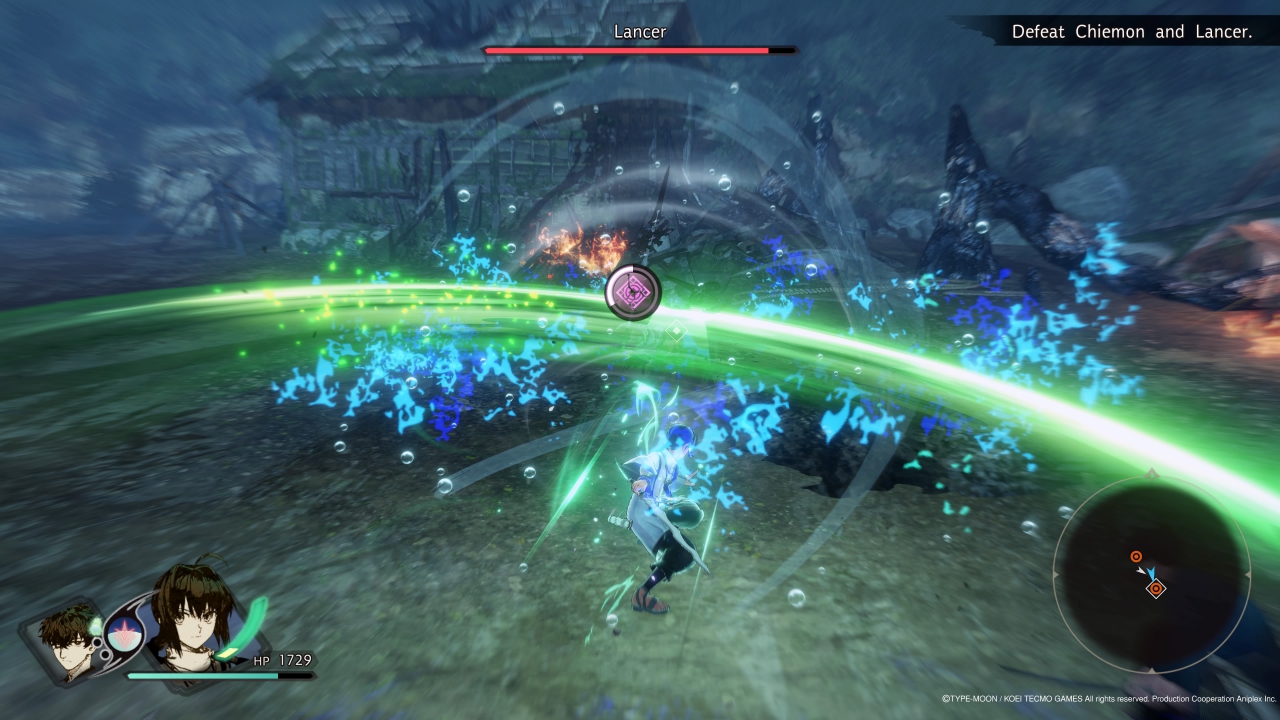The width and height of the screenshot is (1280, 720).
Task: Activate the pink crystal emblem between portraits
Action: [125, 632]
